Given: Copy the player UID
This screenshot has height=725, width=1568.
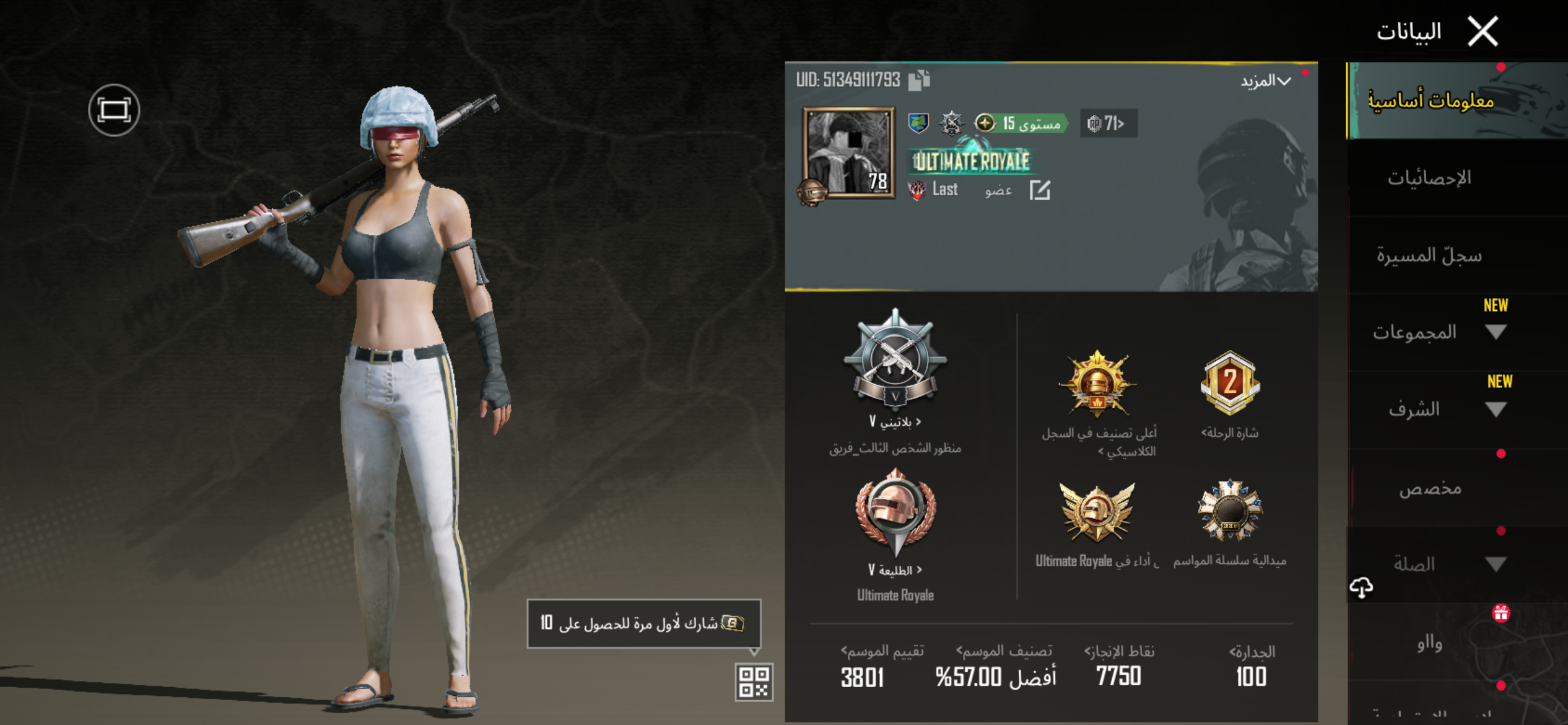Looking at the screenshot, I should tap(920, 80).
